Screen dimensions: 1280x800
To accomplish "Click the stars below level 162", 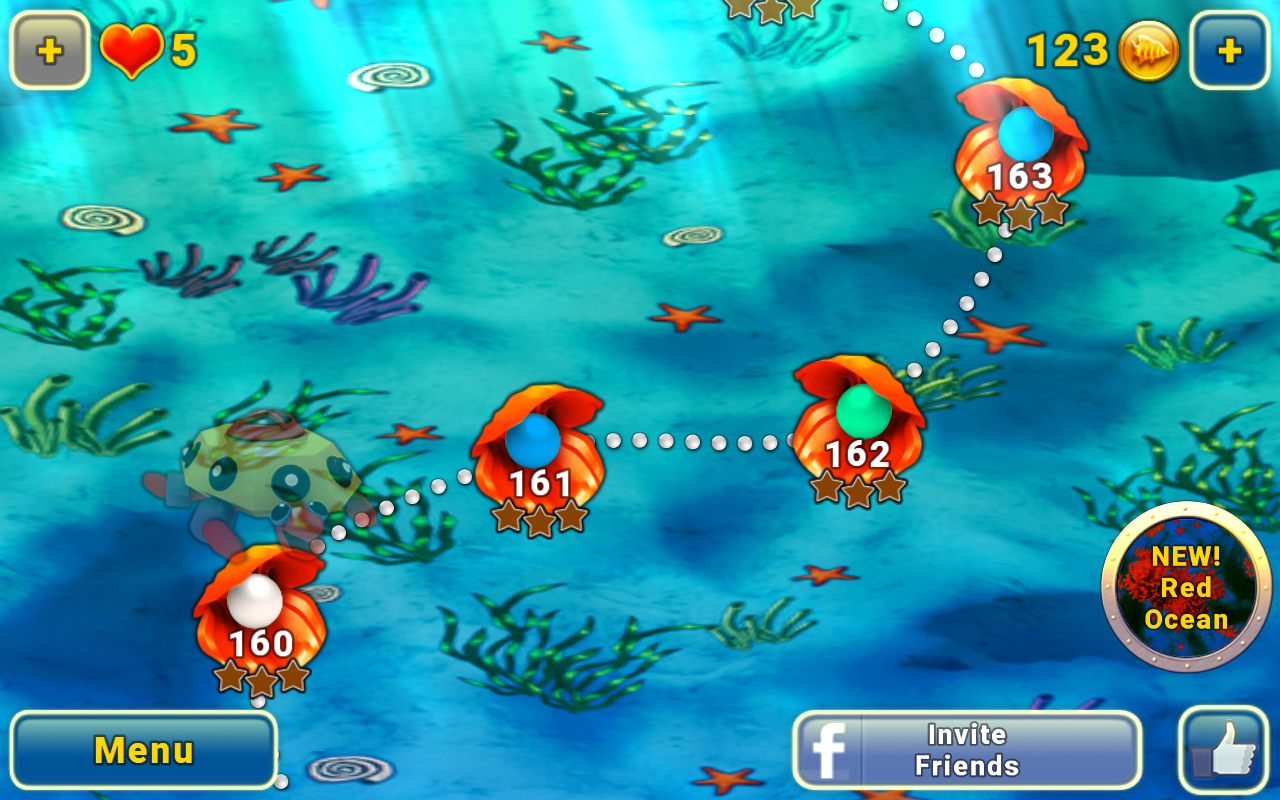I will coord(860,489).
